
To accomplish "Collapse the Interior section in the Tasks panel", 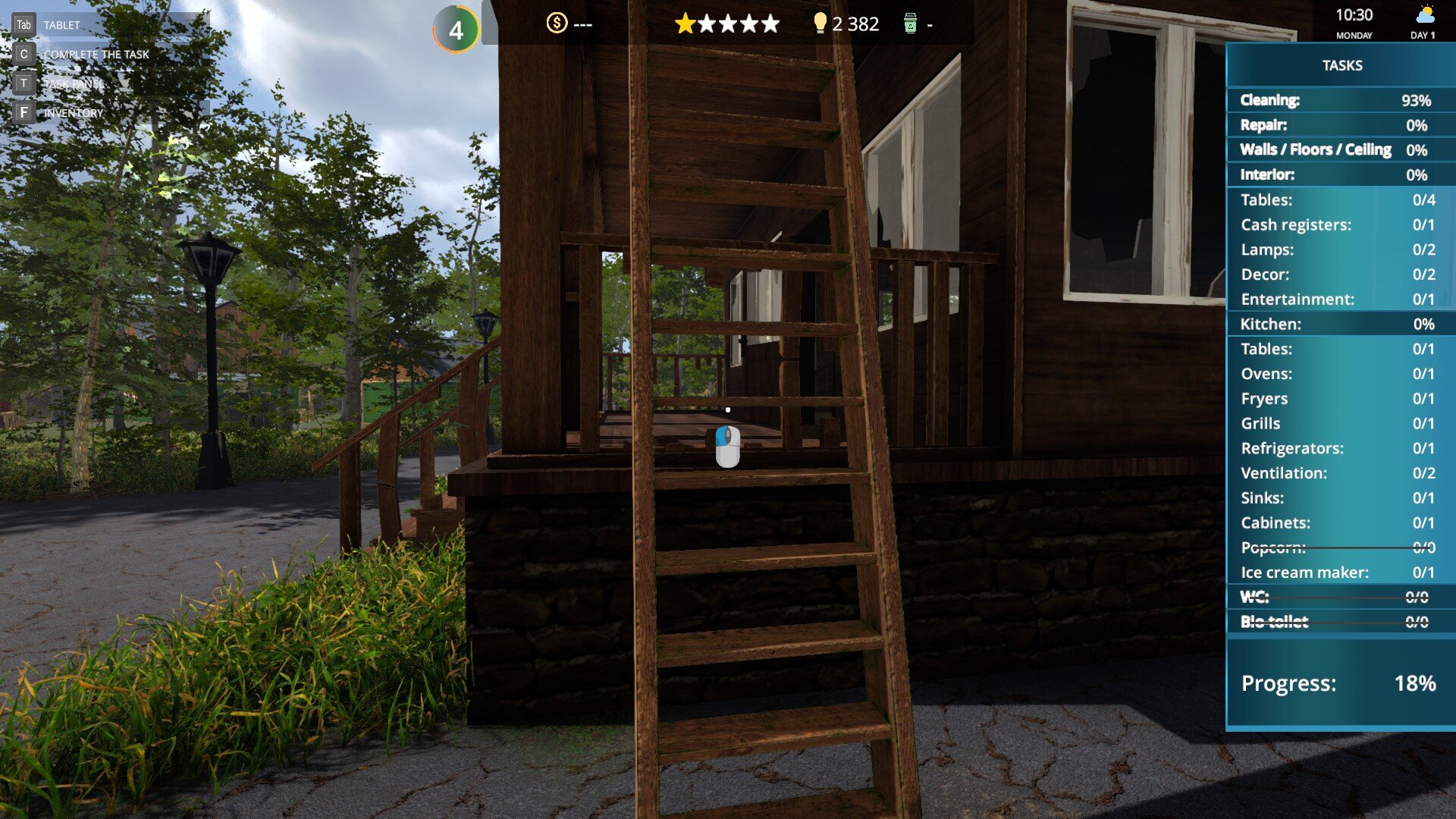I will [1340, 174].
